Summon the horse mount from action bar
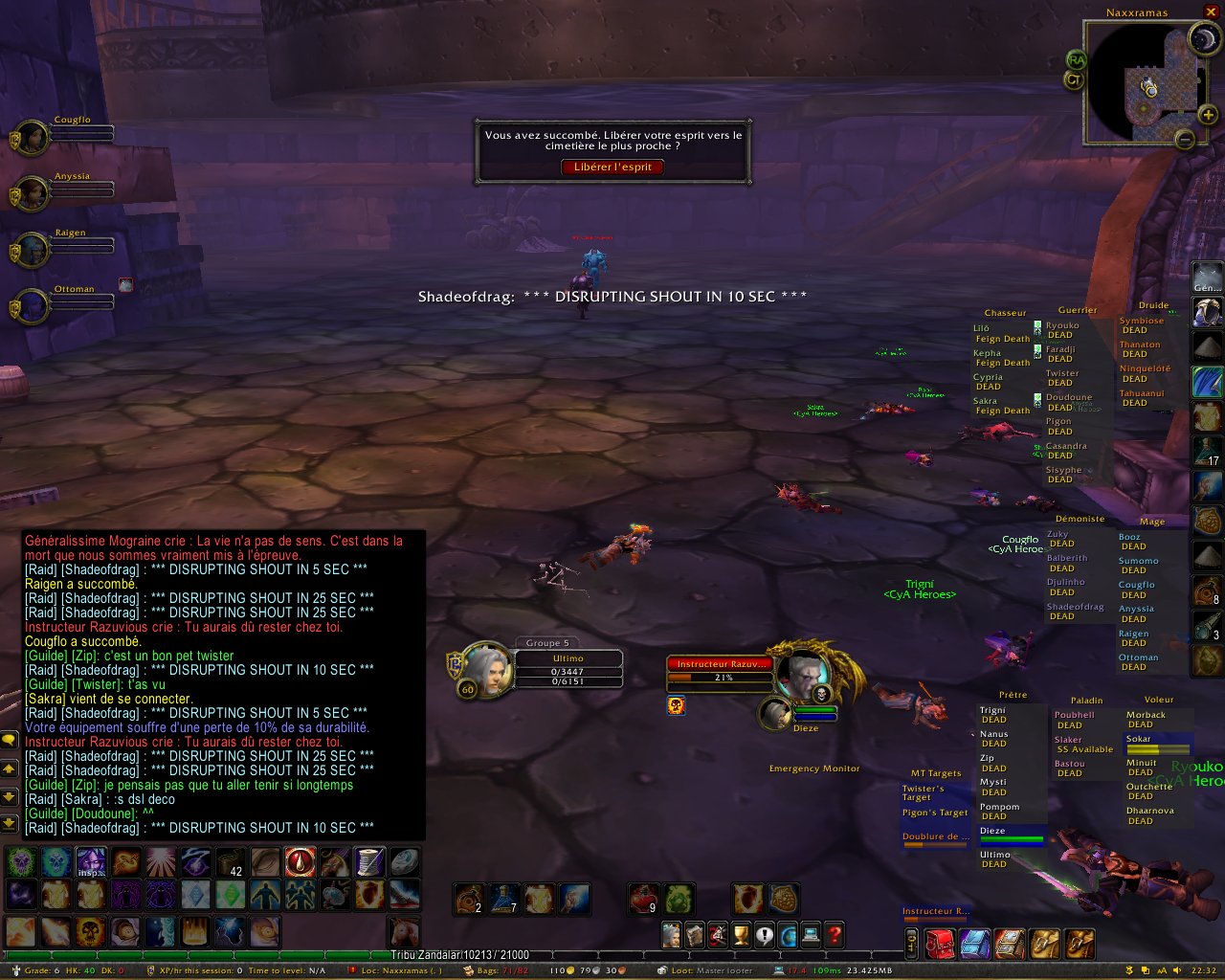The image size is (1225, 980). pos(403,932)
